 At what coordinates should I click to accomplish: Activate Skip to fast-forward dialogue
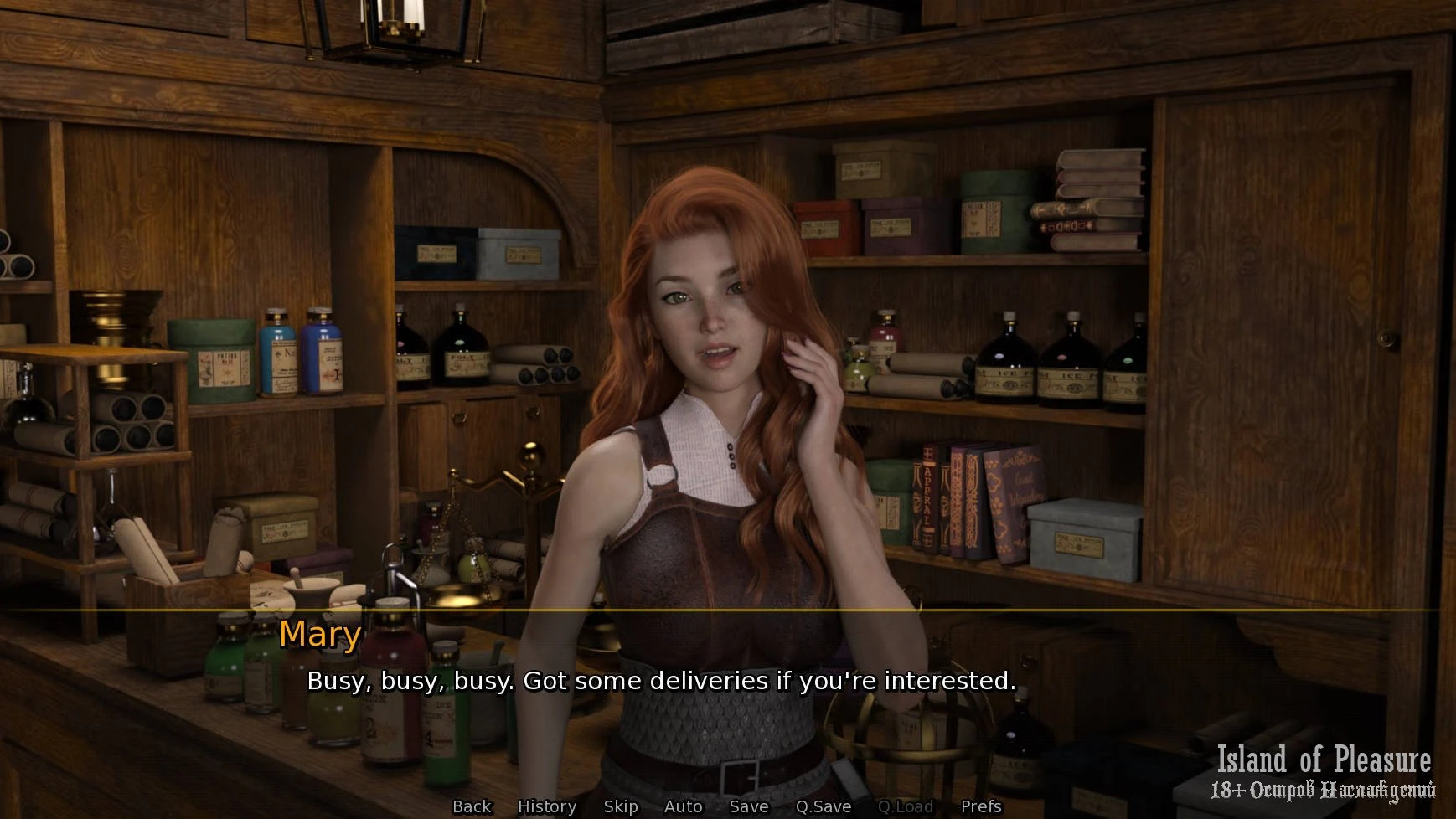pyautogui.click(x=621, y=806)
